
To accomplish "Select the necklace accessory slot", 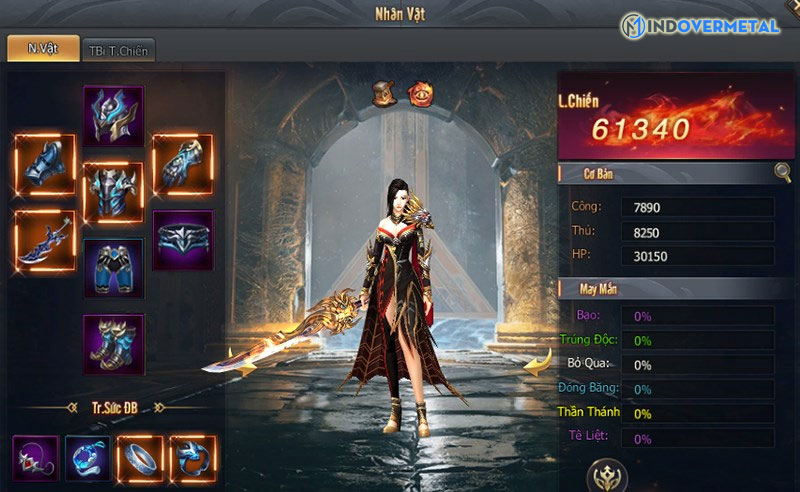I will click(36, 459).
